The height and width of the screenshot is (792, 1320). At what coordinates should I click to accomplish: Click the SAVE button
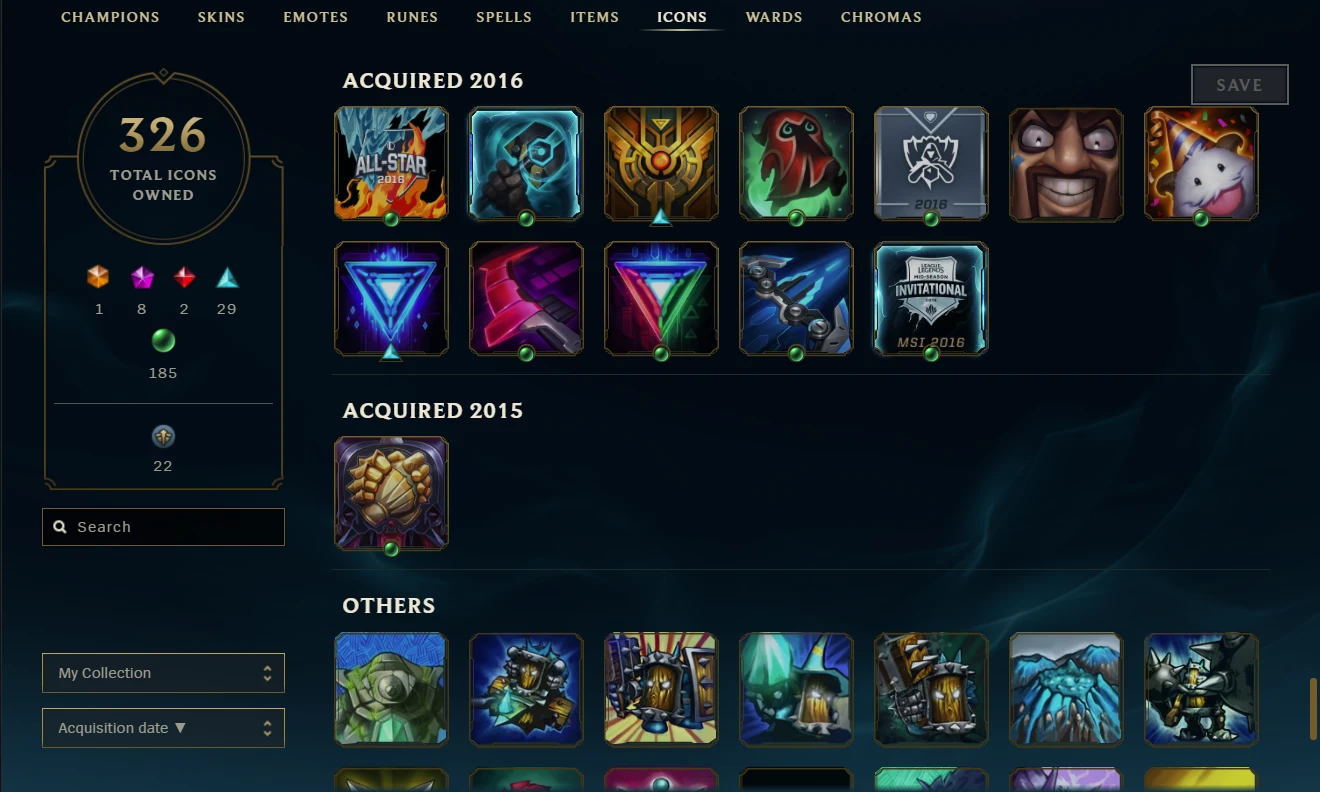(x=1239, y=84)
